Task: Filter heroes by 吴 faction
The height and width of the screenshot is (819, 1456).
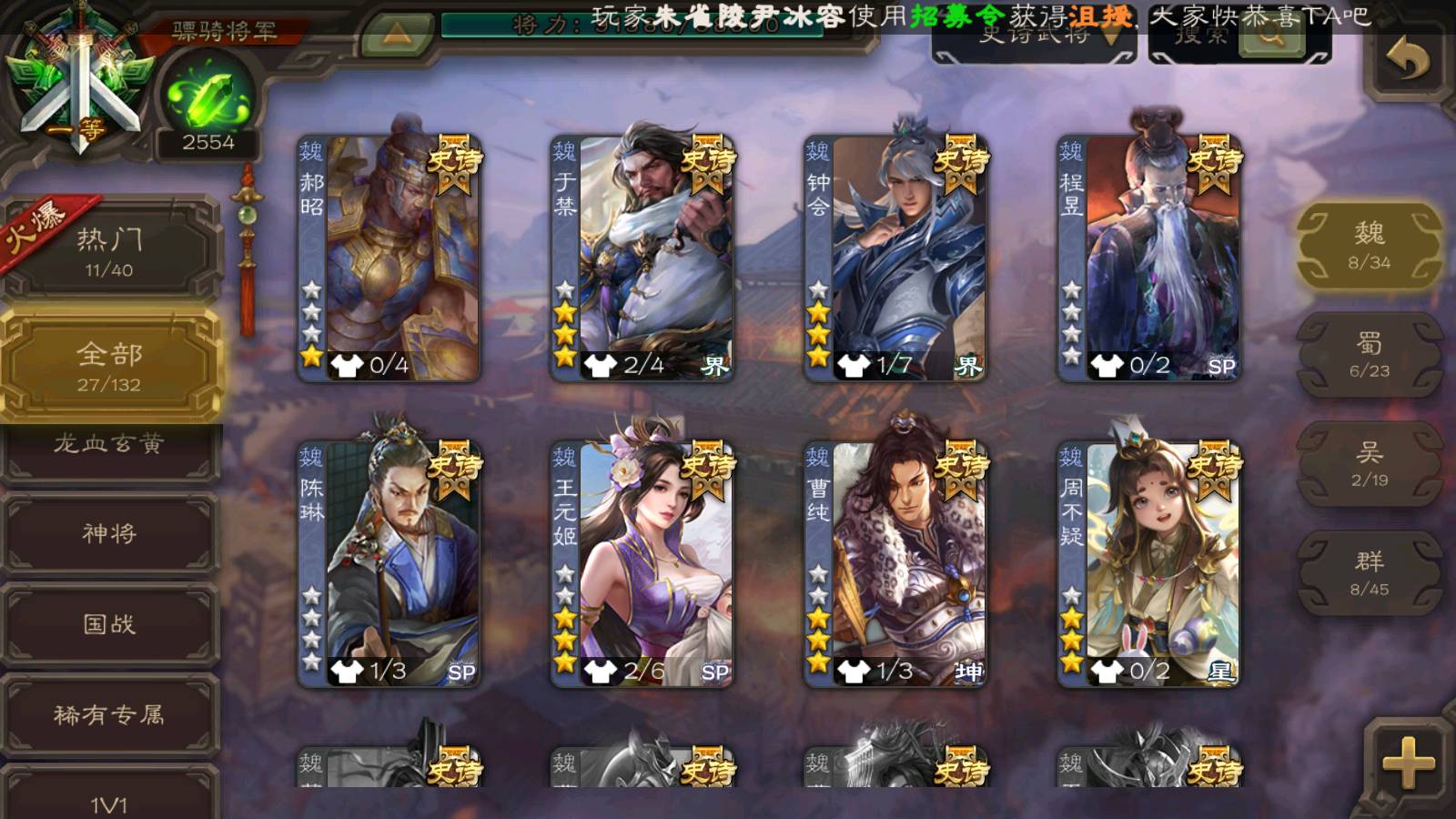Action: [x=1369, y=464]
